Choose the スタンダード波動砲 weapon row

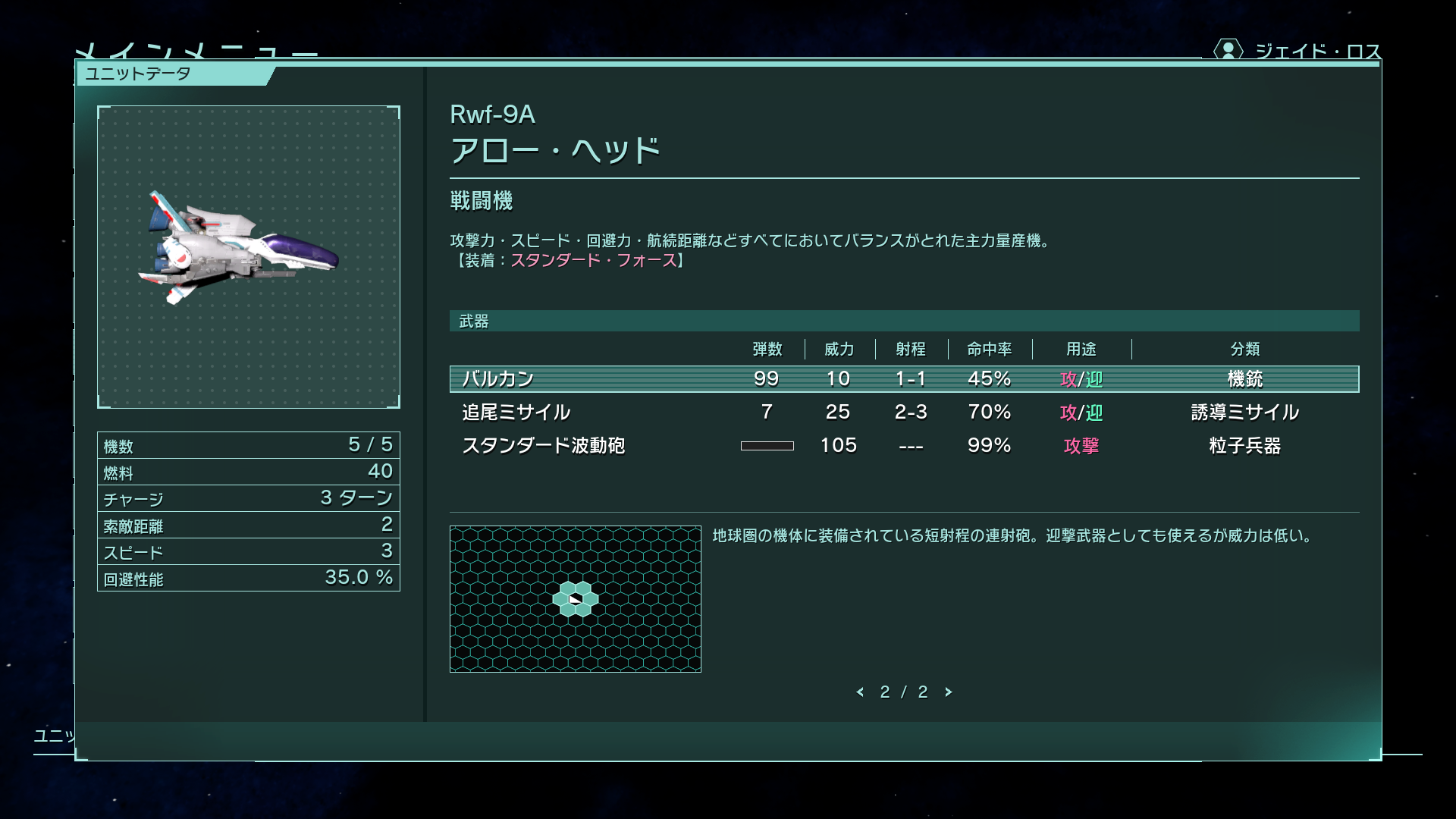903,446
